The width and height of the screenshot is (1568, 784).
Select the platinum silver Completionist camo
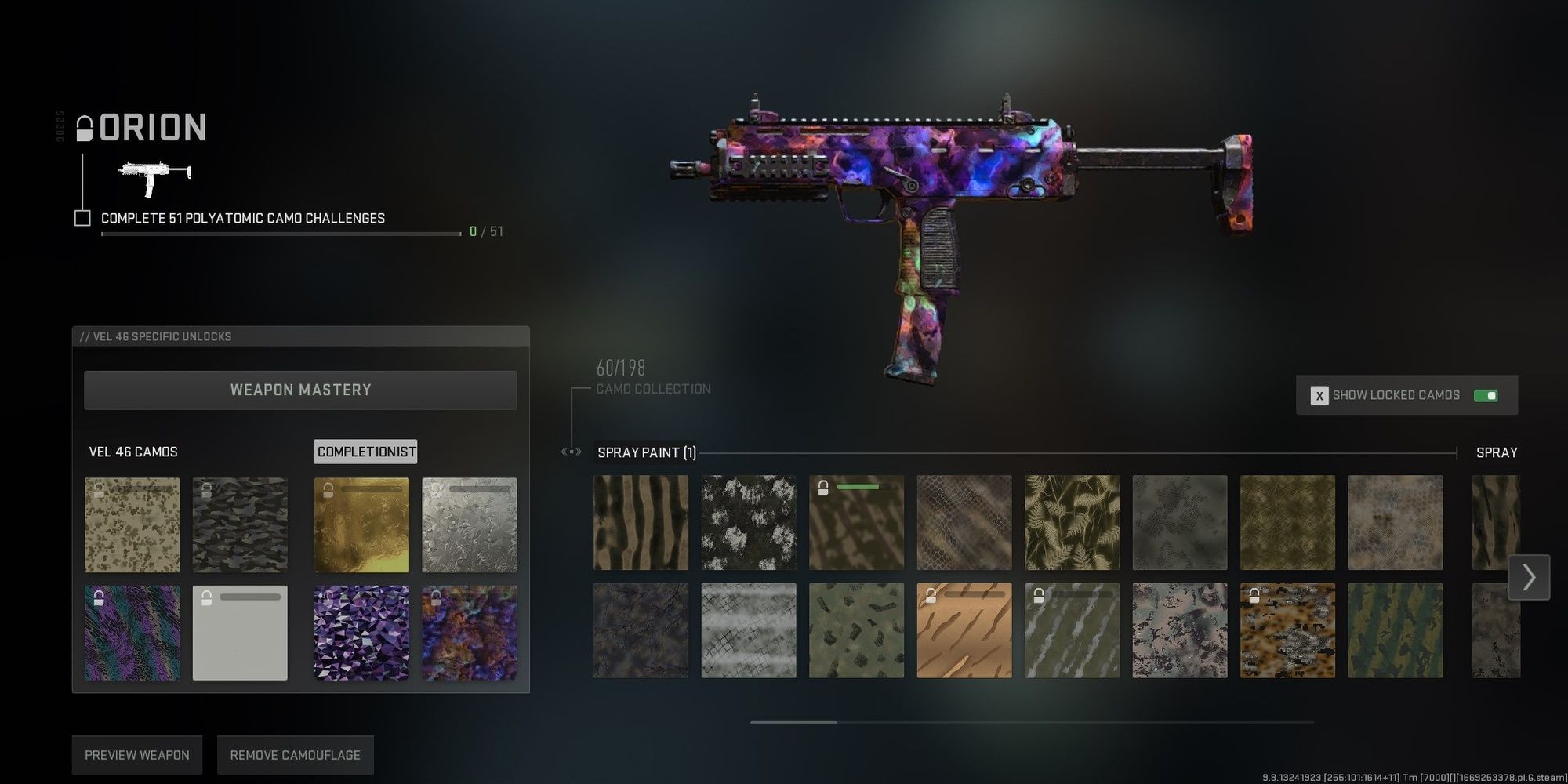coord(469,524)
